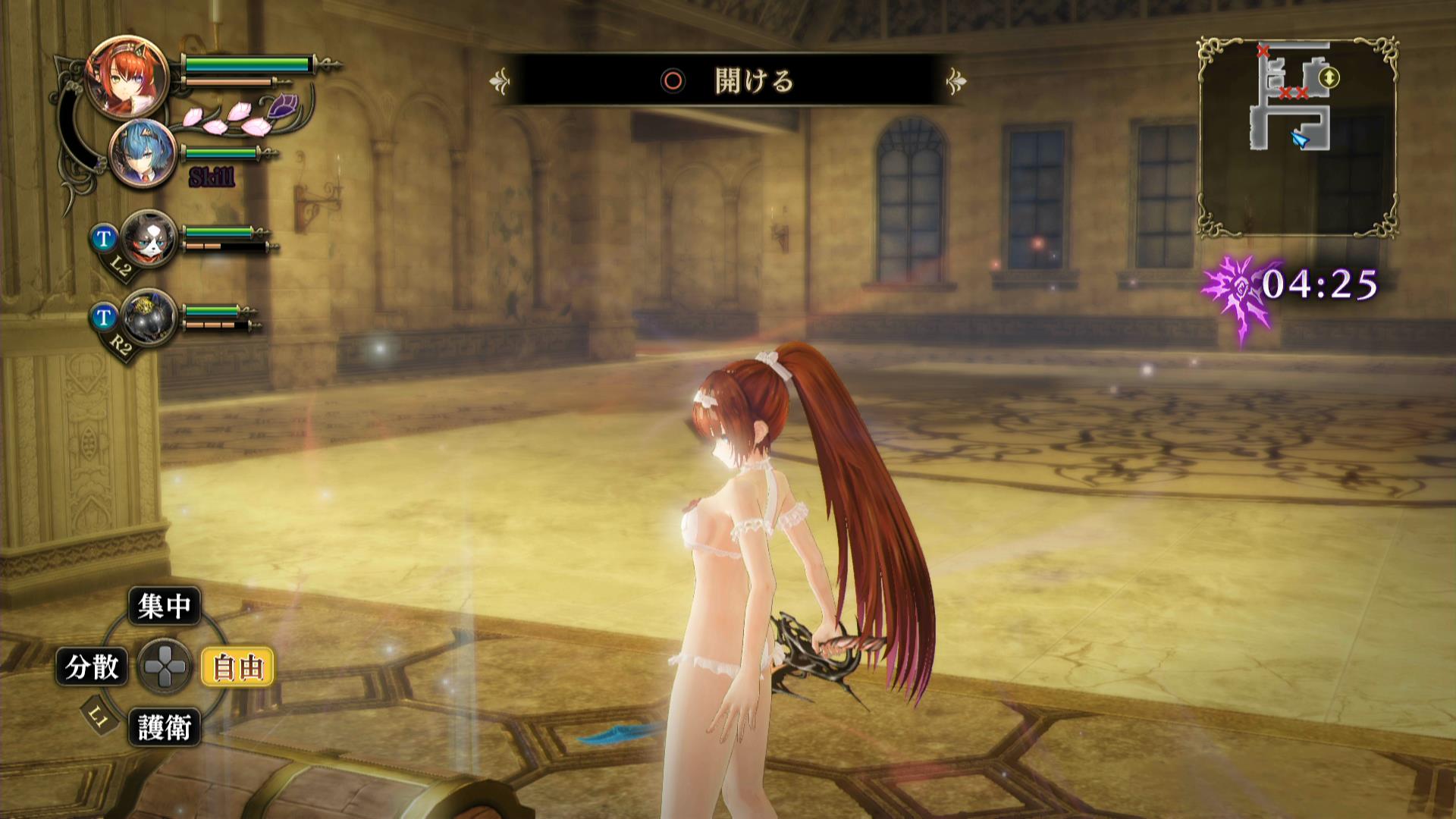Click the dog servan portrait
Viewport: 1456px width, 819px height.
click(148, 237)
